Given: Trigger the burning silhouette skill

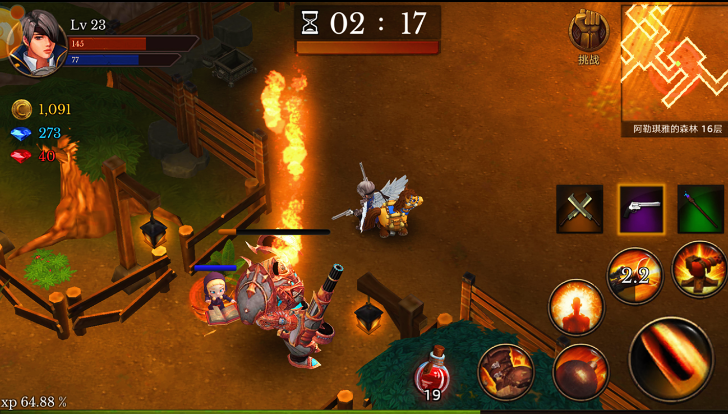Looking at the screenshot, I should tap(576, 307).
